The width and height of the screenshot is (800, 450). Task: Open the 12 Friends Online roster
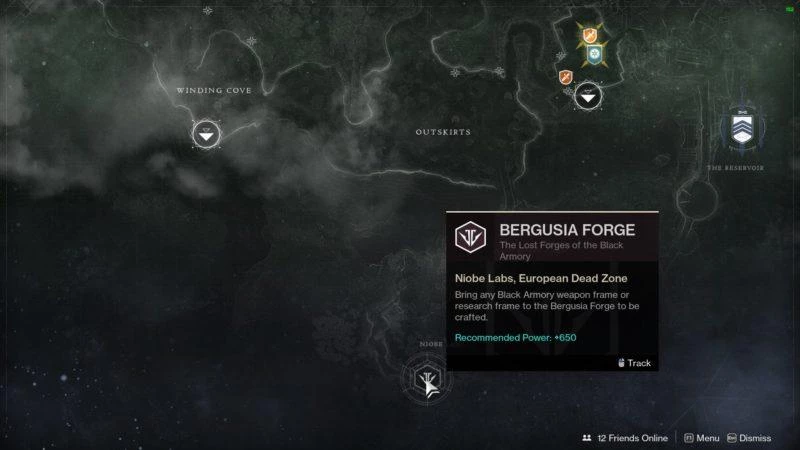click(624, 438)
